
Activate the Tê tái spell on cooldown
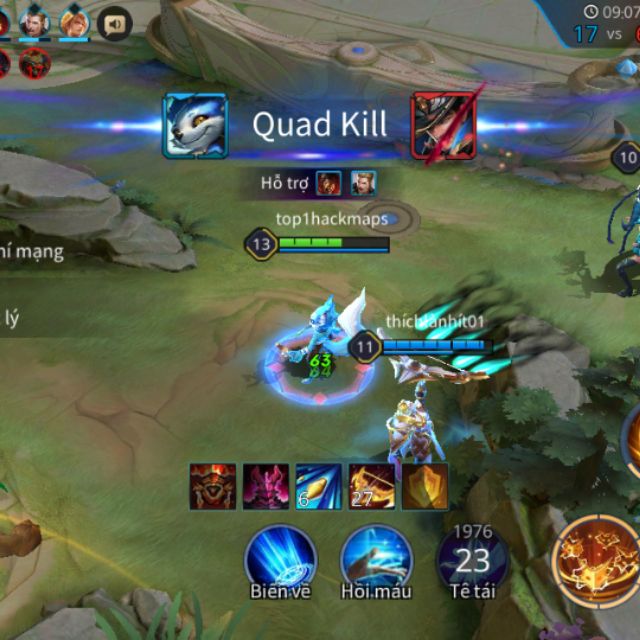point(472,557)
